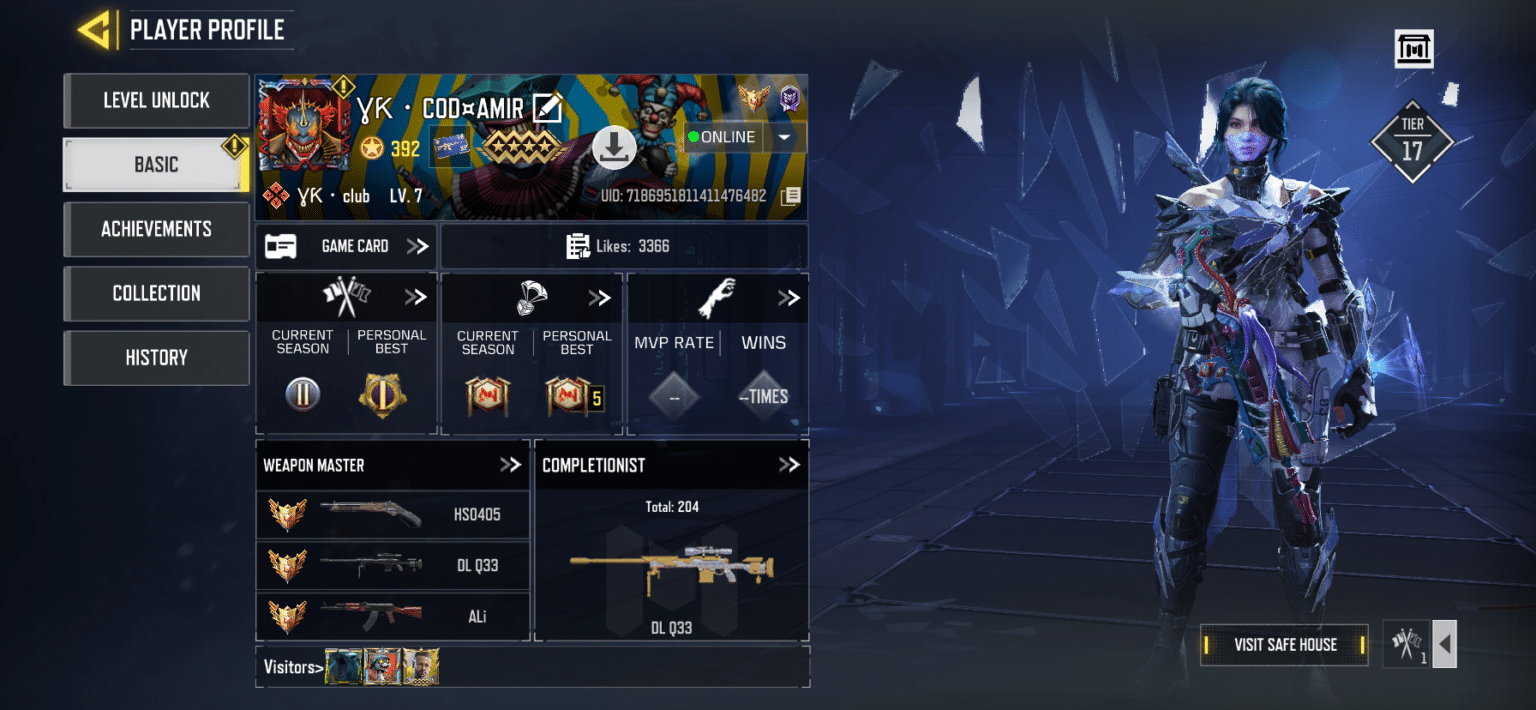1536x710 pixels.
Task: Open the first visitor's avatar
Action: coord(343,667)
